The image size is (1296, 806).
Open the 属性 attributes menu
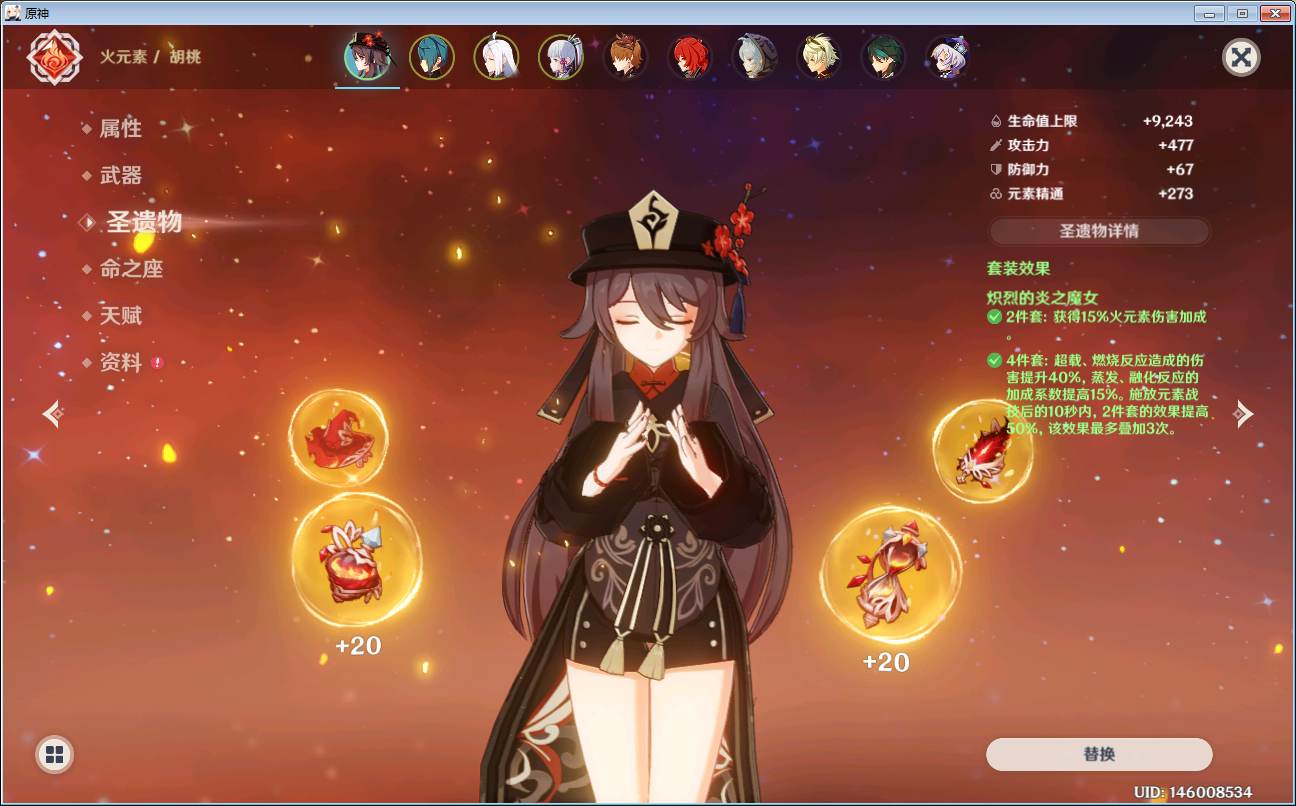(x=120, y=128)
